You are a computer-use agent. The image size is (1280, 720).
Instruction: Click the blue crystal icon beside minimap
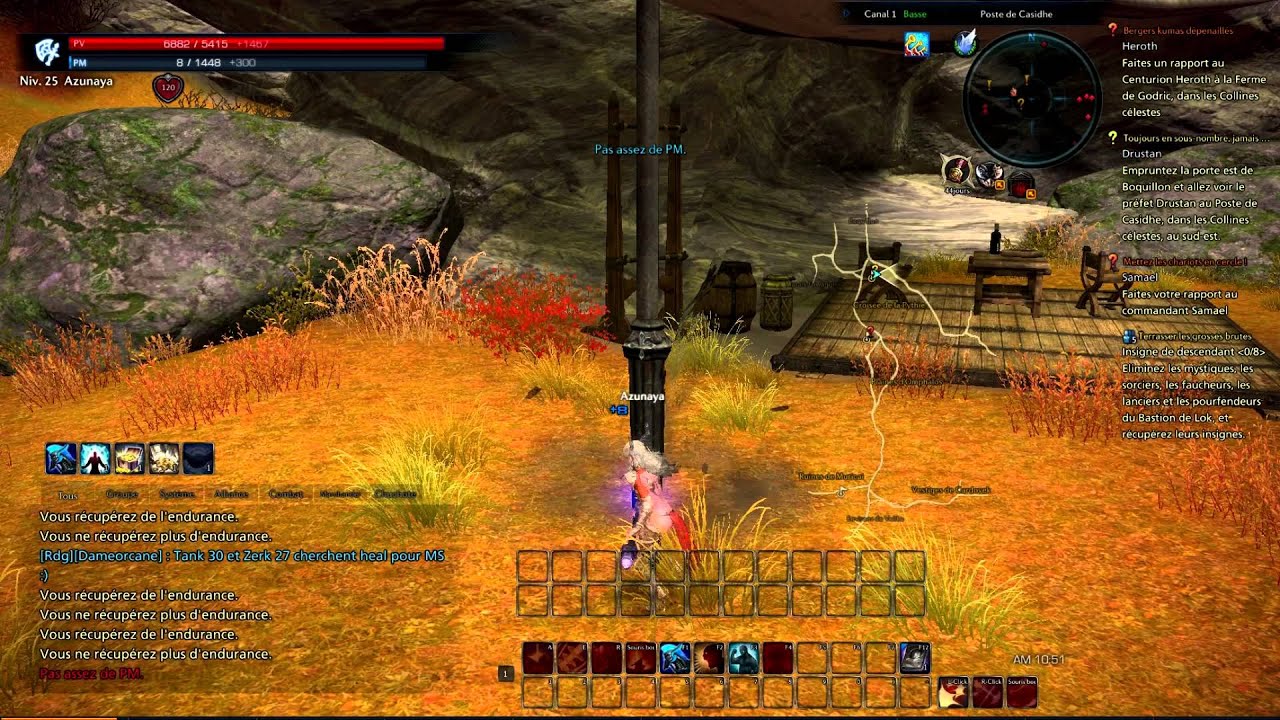[x=966, y=42]
